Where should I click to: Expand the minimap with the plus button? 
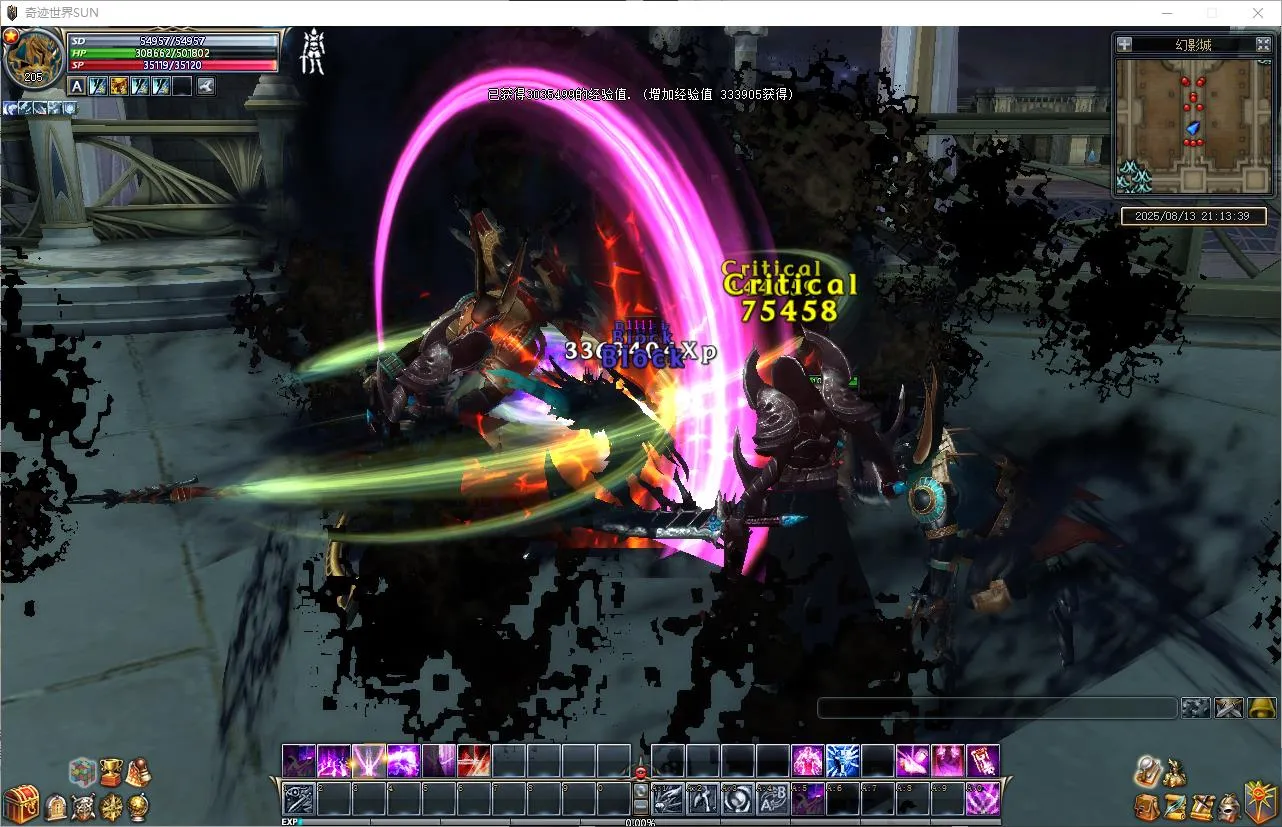(x=1125, y=44)
